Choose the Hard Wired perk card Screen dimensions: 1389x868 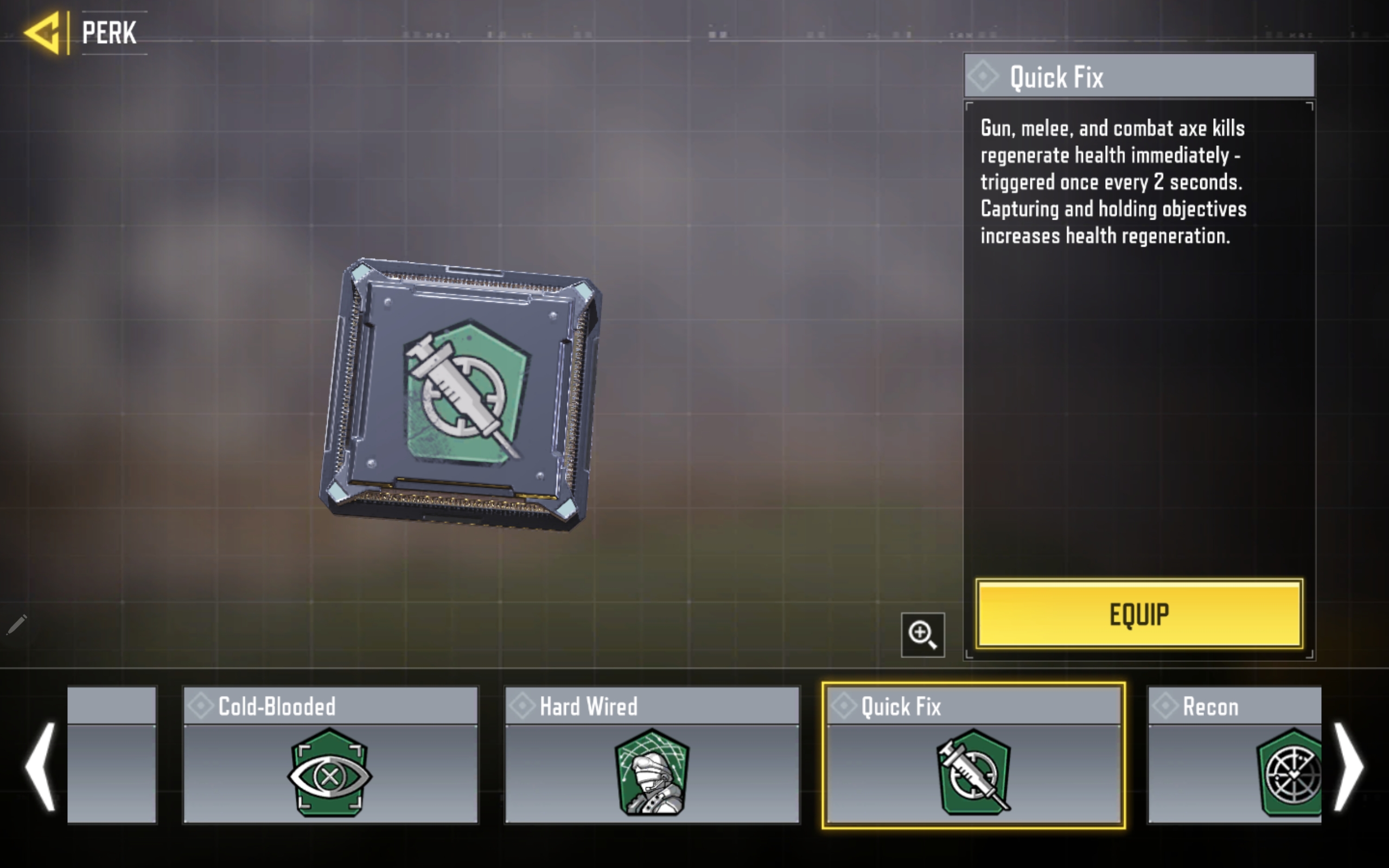click(x=652, y=755)
